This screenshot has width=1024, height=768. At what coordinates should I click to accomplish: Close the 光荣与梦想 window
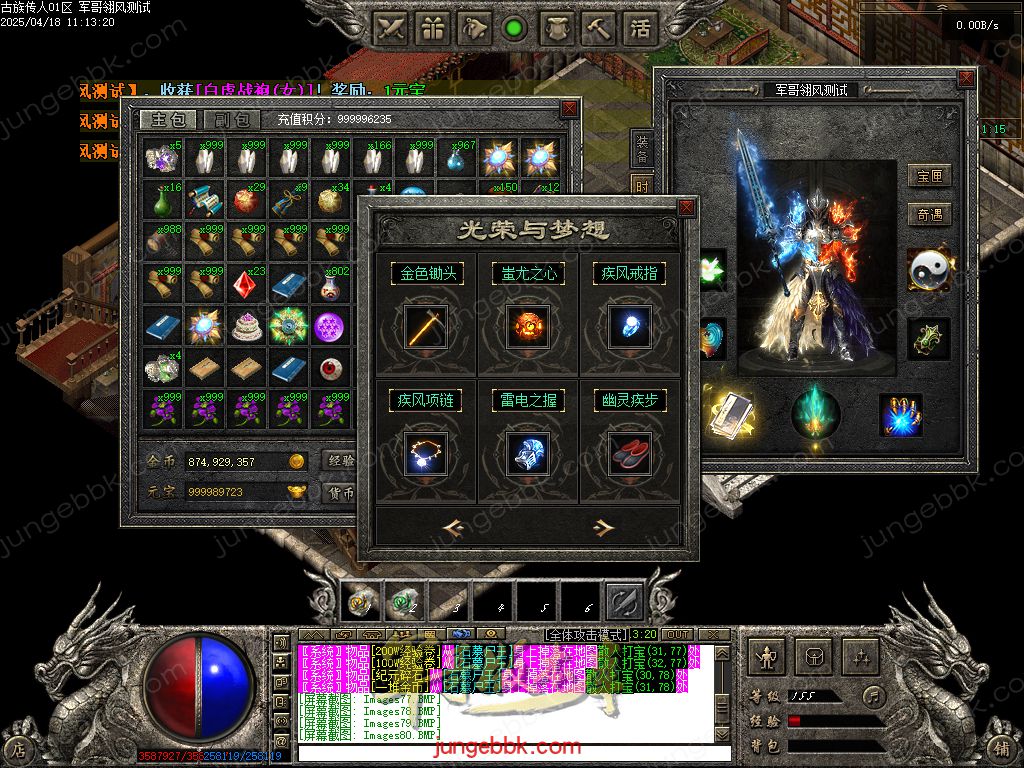[686, 208]
